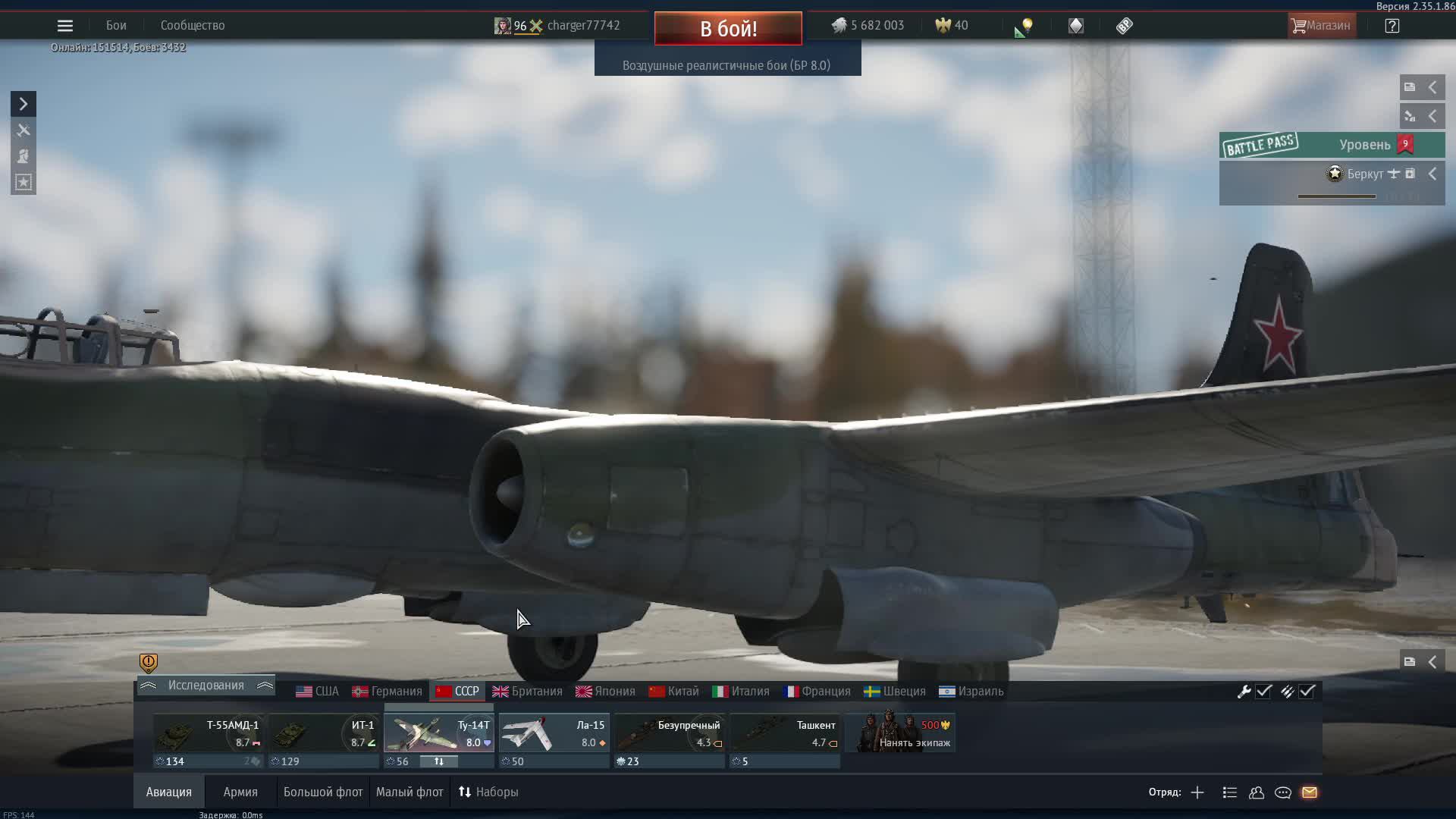Open vehicle modifications wrench icon
Image resolution: width=1456 pixels, height=819 pixels.
coord(1244,691)
